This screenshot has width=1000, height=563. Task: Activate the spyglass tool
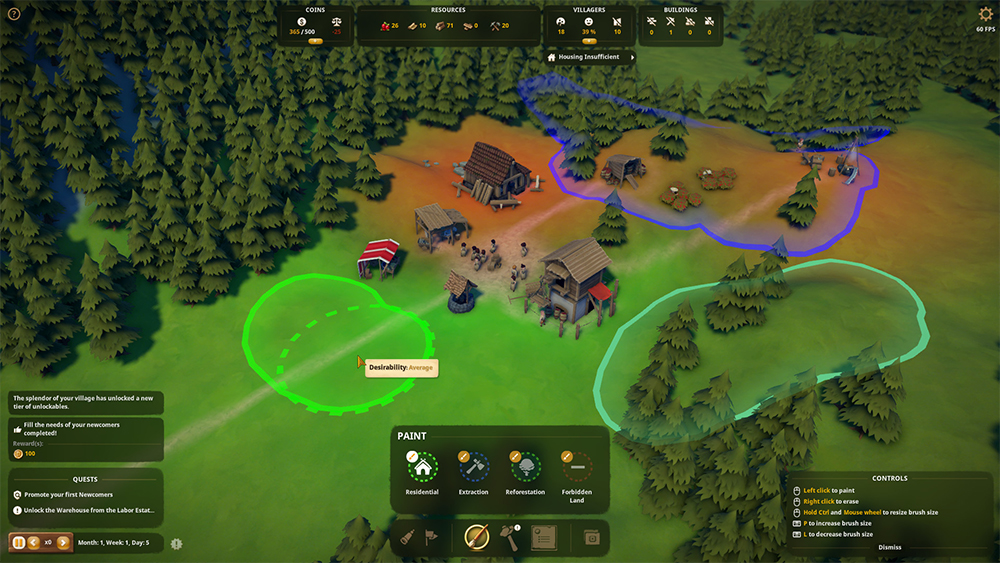(408, 538)
